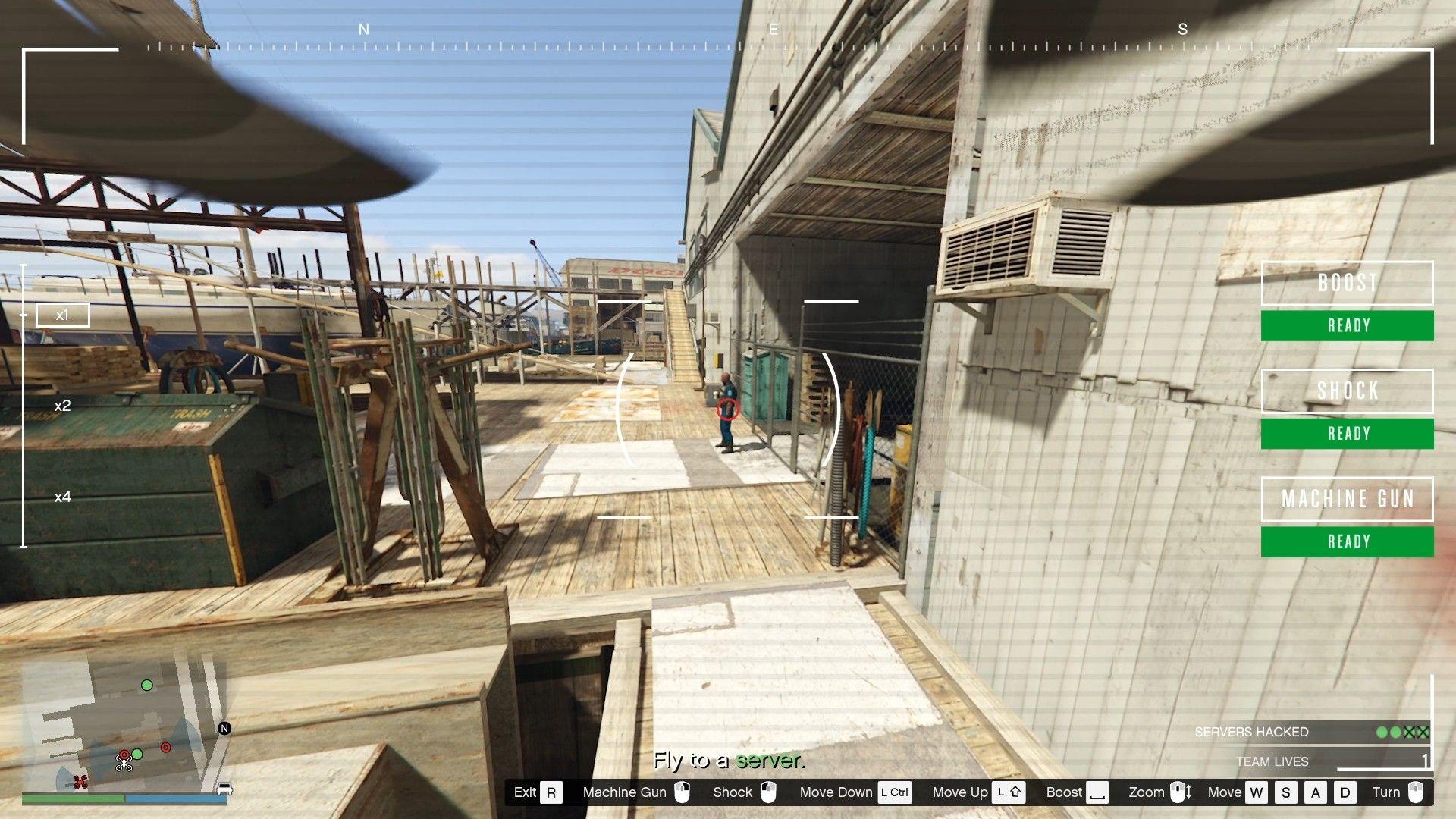The width and height of the screenshot is (1456, 819).
Task: Toggle the first green hacked server indicator
Action: pos(1382,732)
